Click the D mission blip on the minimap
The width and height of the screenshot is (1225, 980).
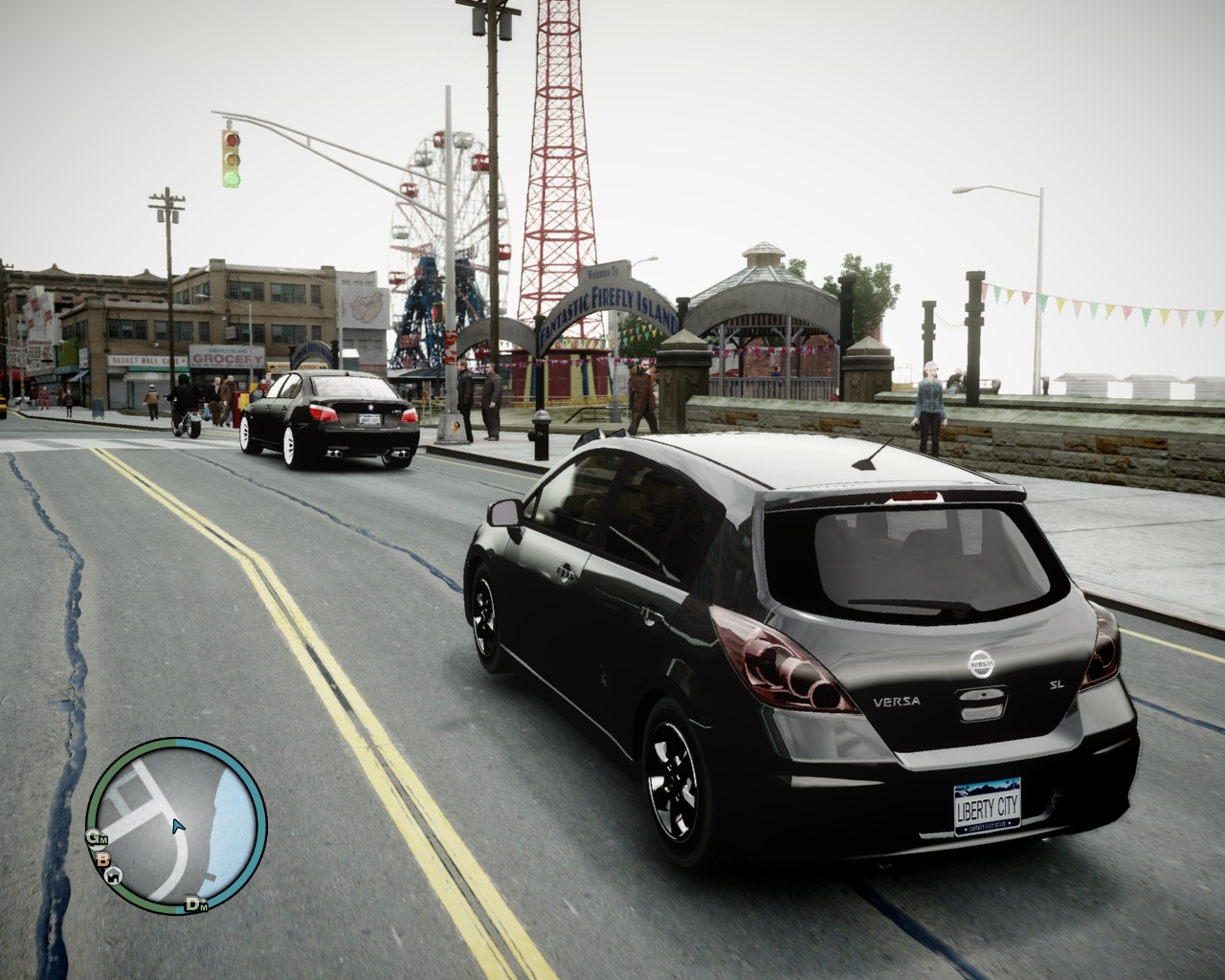[193, 903]
